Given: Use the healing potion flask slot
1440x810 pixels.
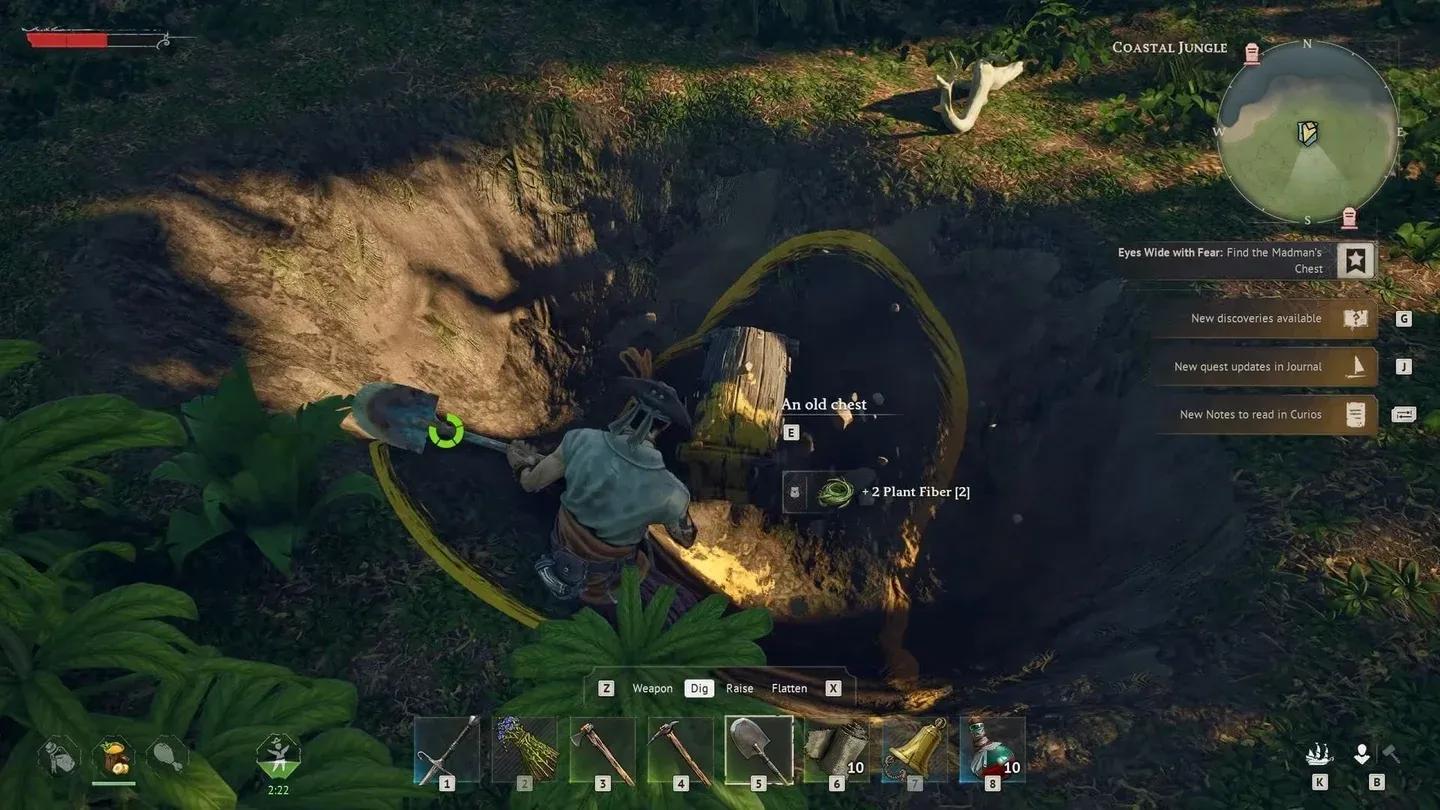Looking at the screenshot, I should pos(993,750).
